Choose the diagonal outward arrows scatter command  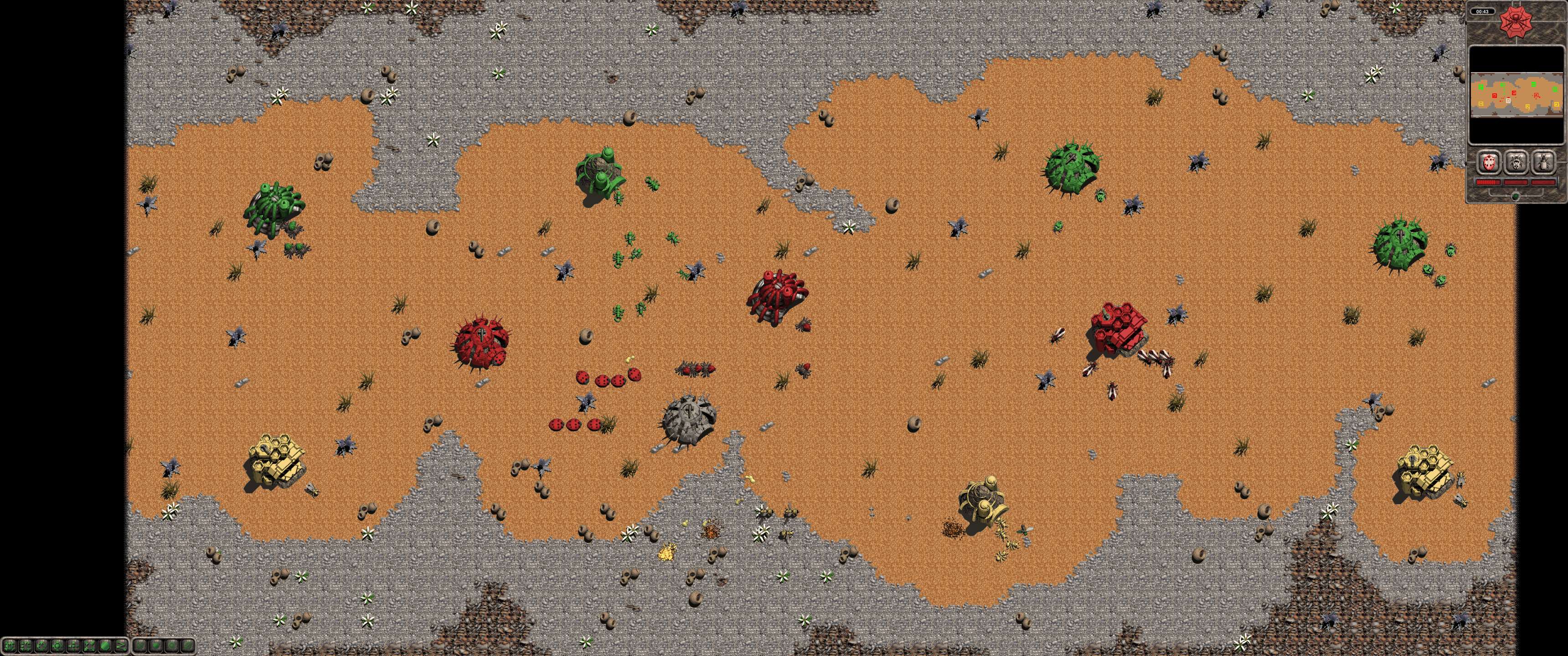click(x=89, y=646)
